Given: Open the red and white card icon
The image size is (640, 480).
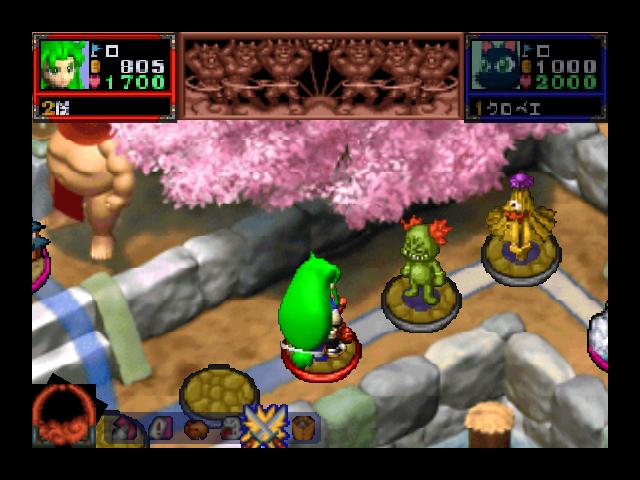Looking at the screenshot, I should coord(124,429).
